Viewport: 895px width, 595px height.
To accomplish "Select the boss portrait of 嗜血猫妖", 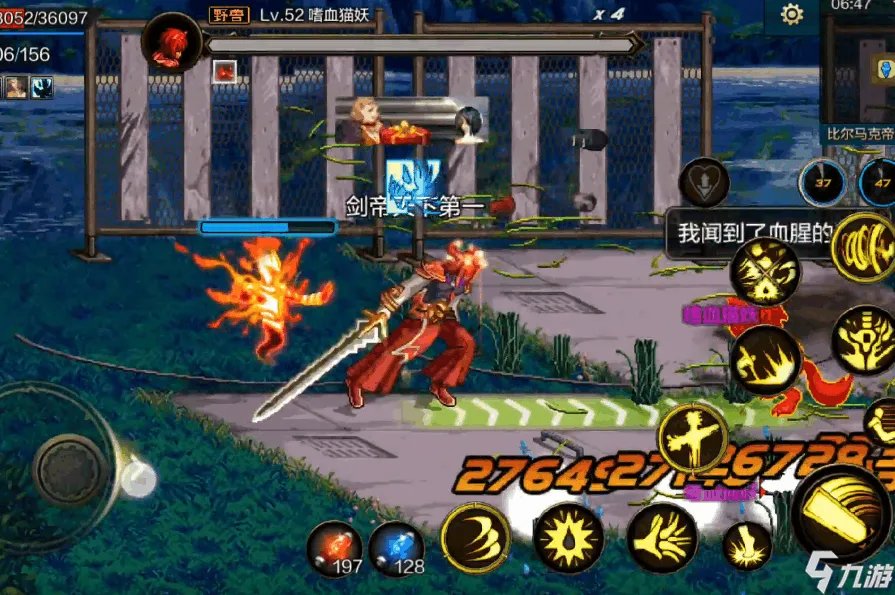I will click(172, 42).
